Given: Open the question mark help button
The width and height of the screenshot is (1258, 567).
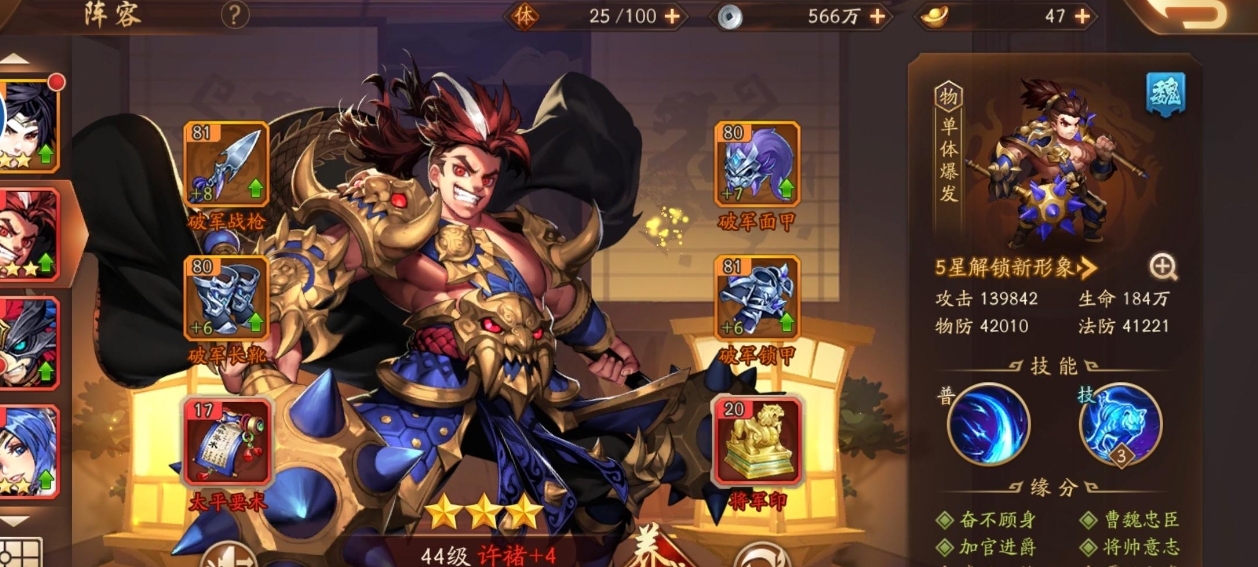Looking at the screenshot, I should coord(234,15).
